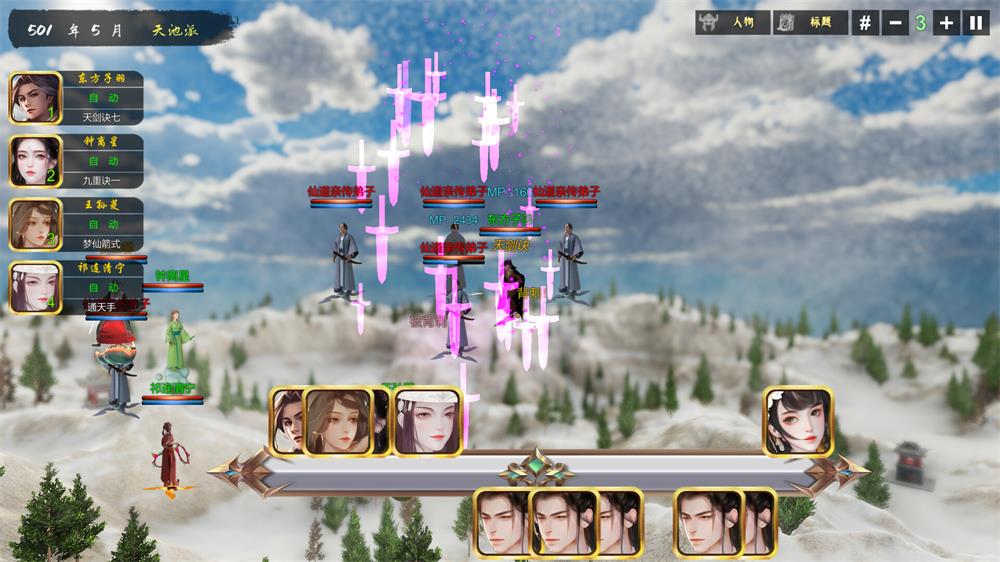Toggle 自动 auto mode for 钟离星
Screen dimensions: 1000x562
[x=102, y=161]
